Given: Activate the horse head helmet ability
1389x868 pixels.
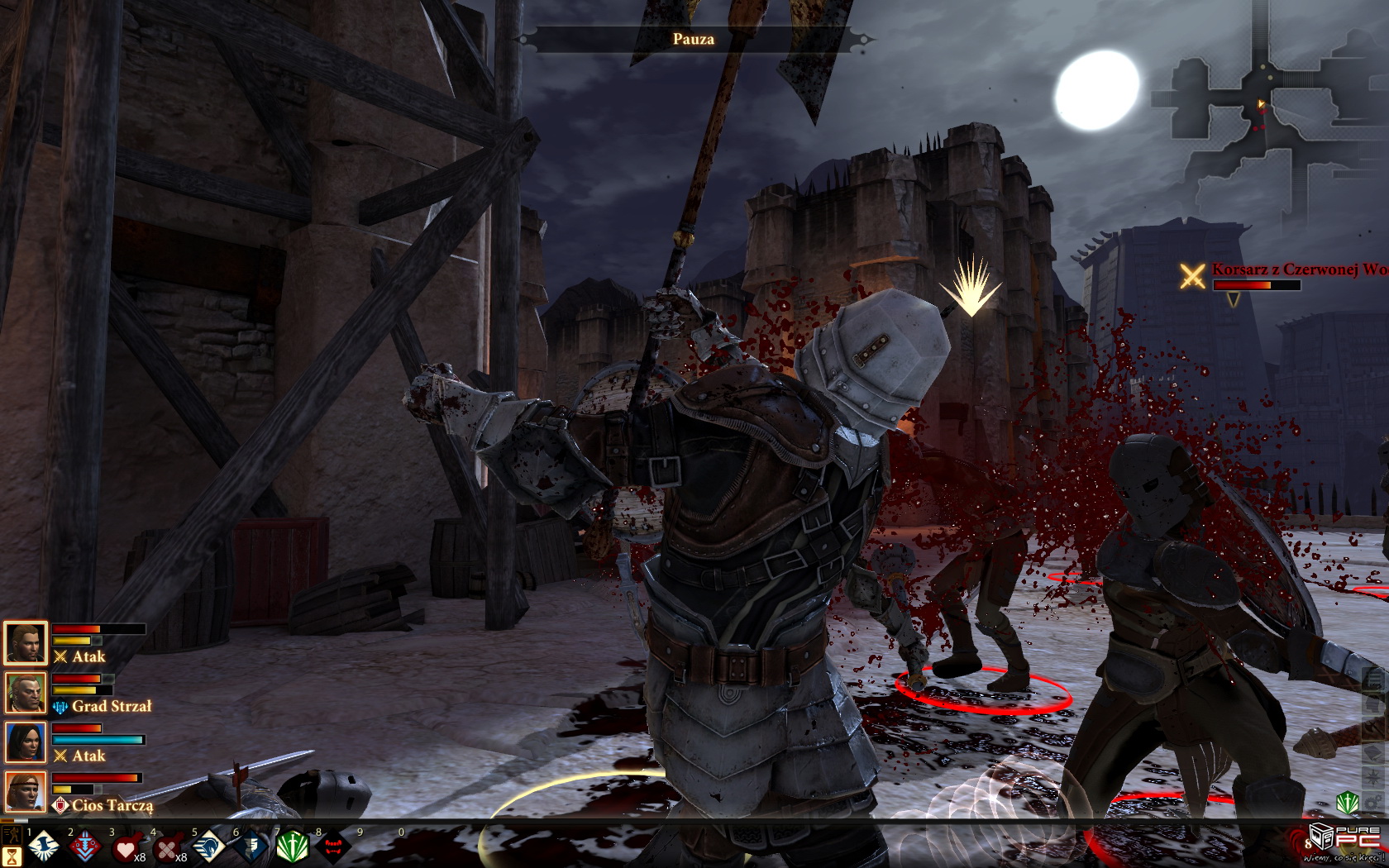Looking at the screenshot, I should click(208, 848).
